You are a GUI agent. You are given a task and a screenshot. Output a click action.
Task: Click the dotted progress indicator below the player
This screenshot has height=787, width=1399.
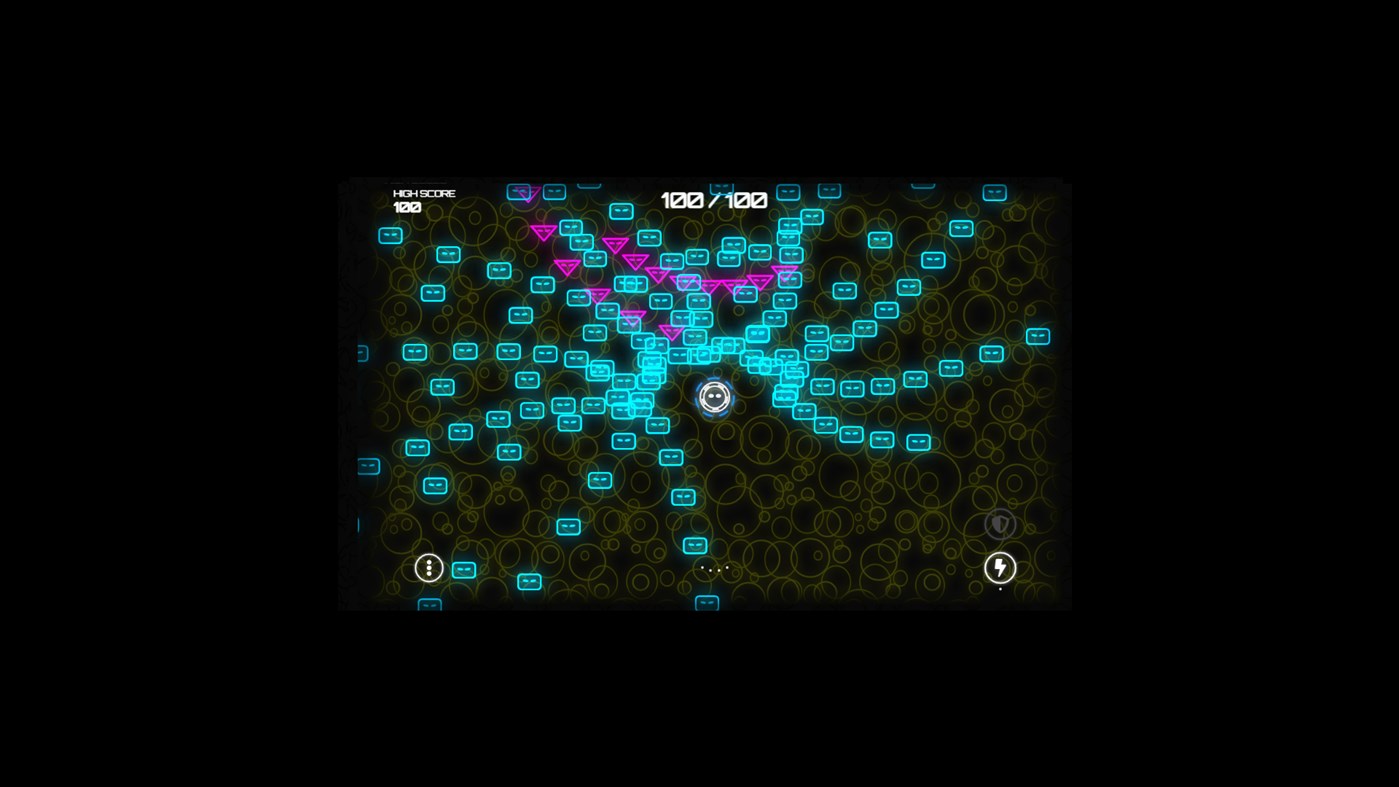[716, 570]
